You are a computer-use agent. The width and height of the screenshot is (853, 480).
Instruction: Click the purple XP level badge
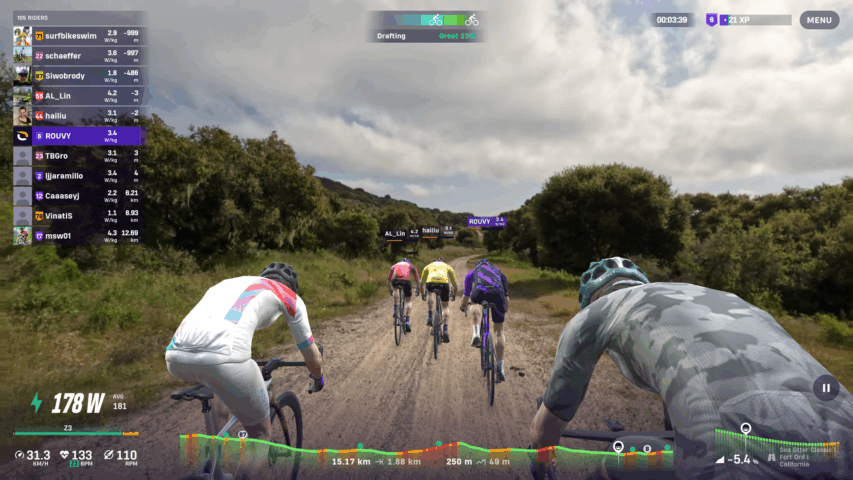click(x=712, y=20)
